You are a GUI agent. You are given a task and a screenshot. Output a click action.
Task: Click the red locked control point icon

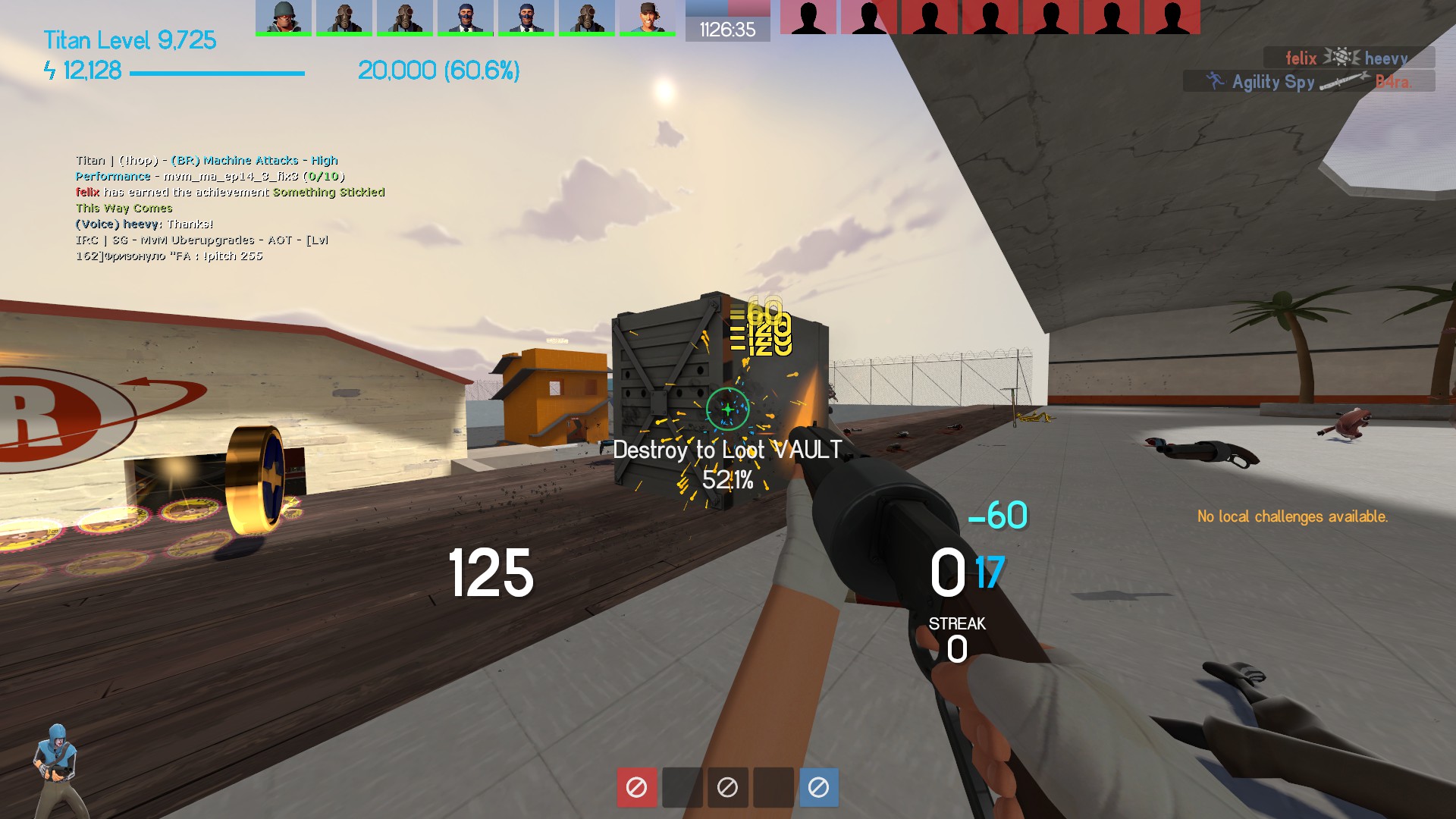click(636, 787)
